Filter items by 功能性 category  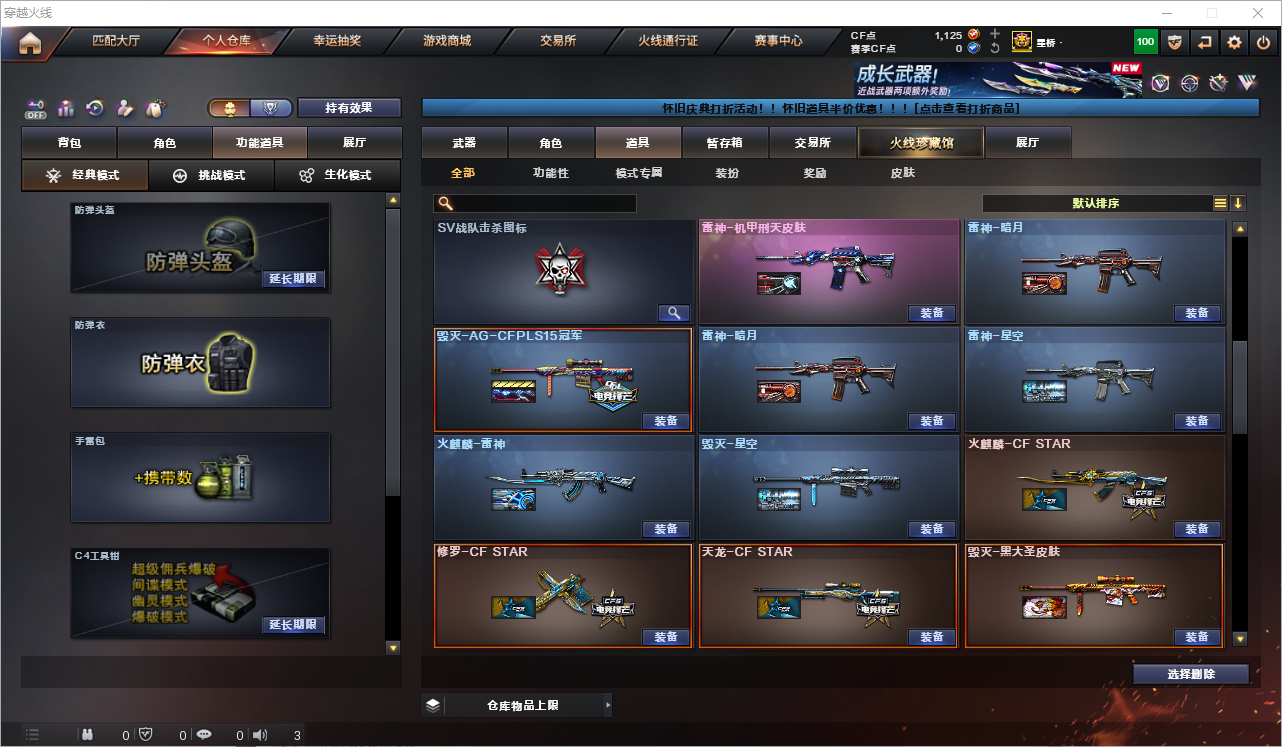pyautogui.click(x=550, y=173)
